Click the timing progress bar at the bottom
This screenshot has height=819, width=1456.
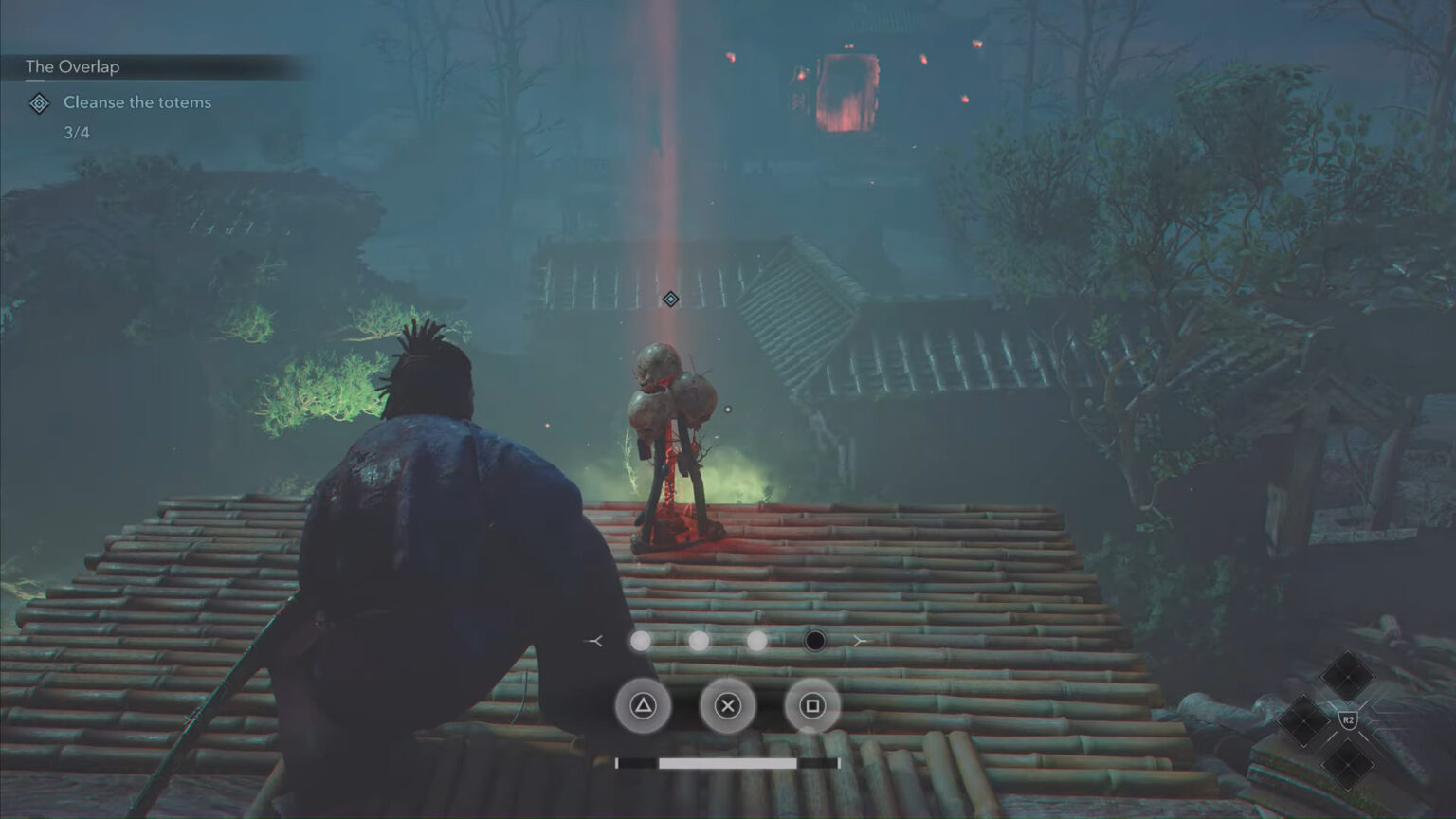728,761
